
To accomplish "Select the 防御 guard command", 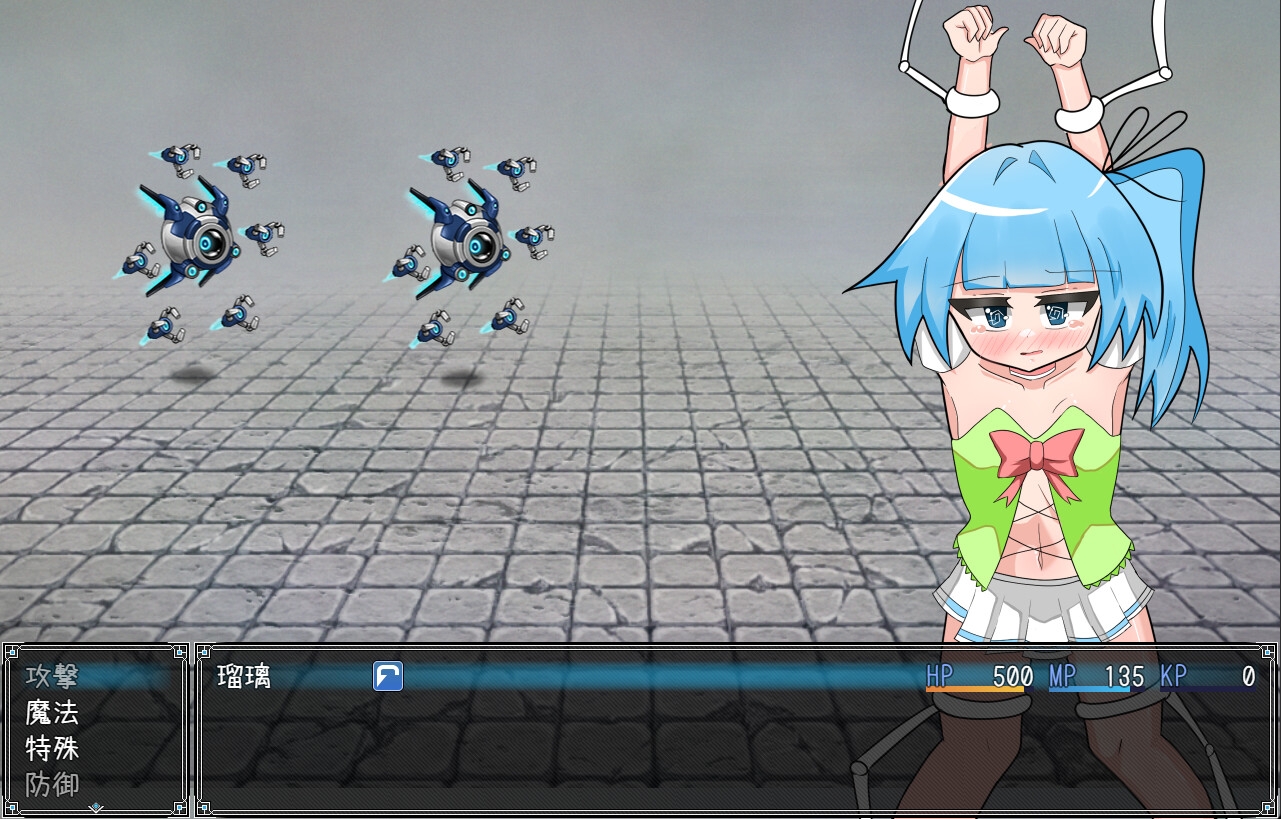I will 52,783.
